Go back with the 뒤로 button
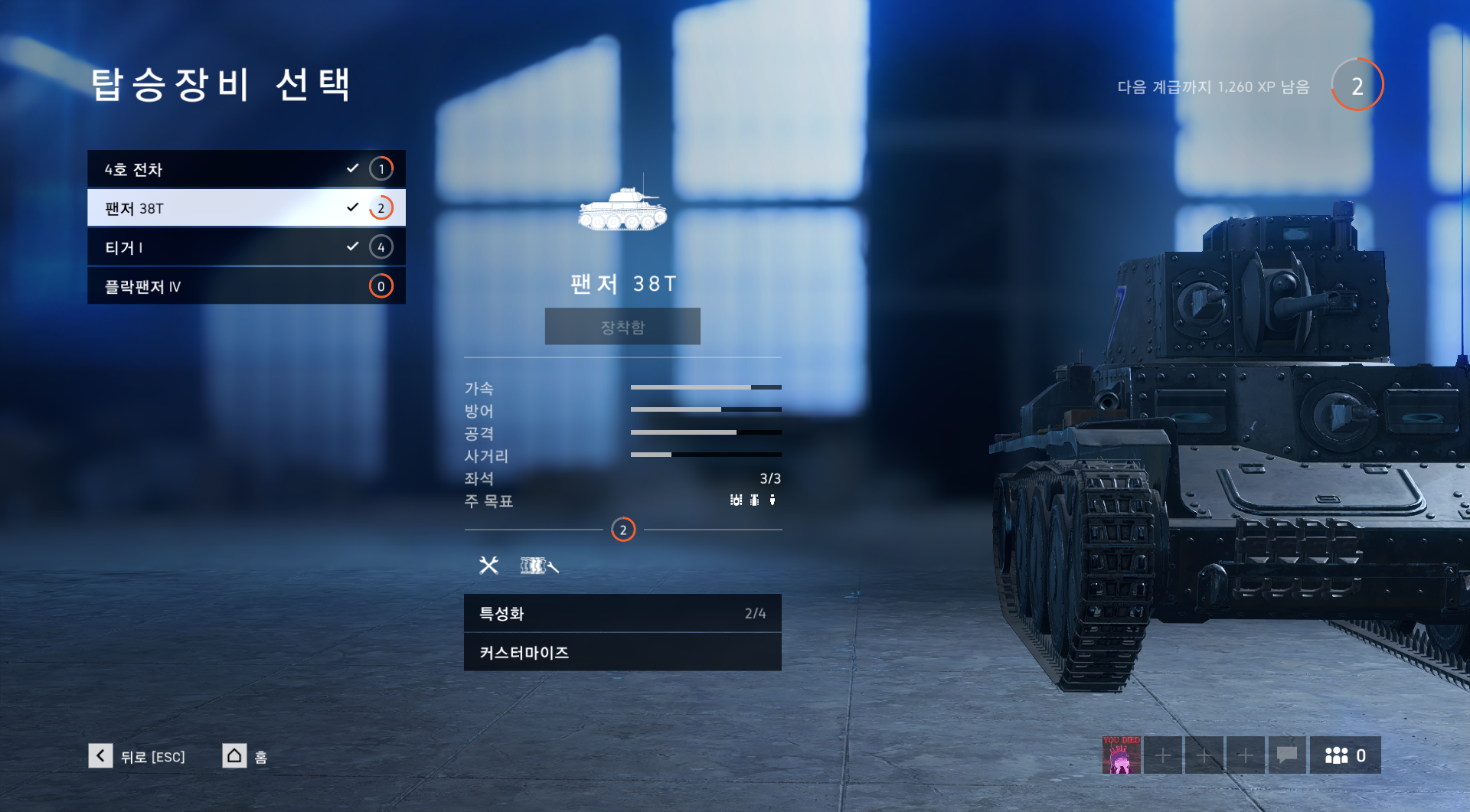This screenshot has width=1470, height=812. click(138, 756)
